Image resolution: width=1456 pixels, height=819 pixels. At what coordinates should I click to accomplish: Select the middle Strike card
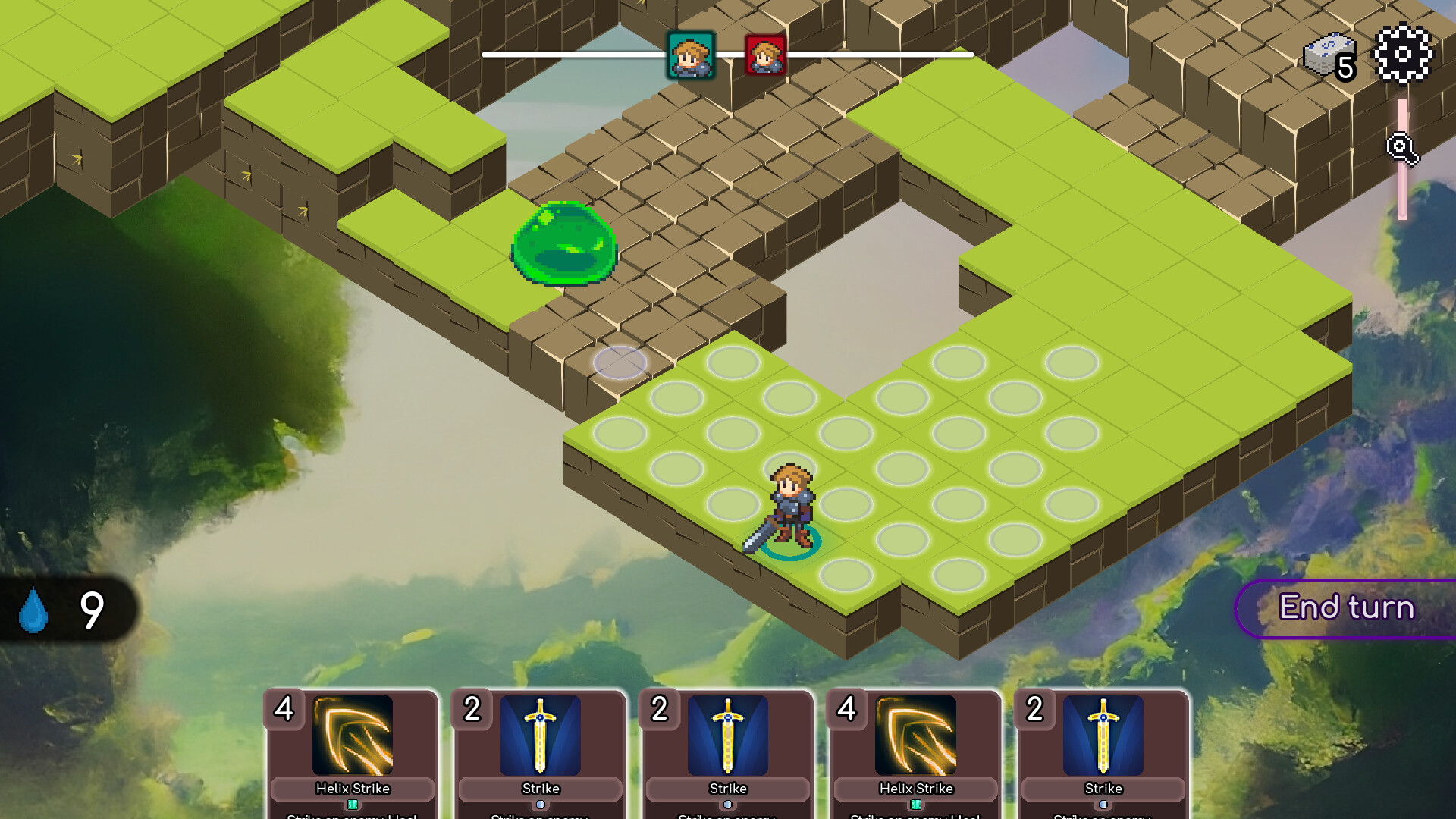pyautogui.click(x=726, y=751)
